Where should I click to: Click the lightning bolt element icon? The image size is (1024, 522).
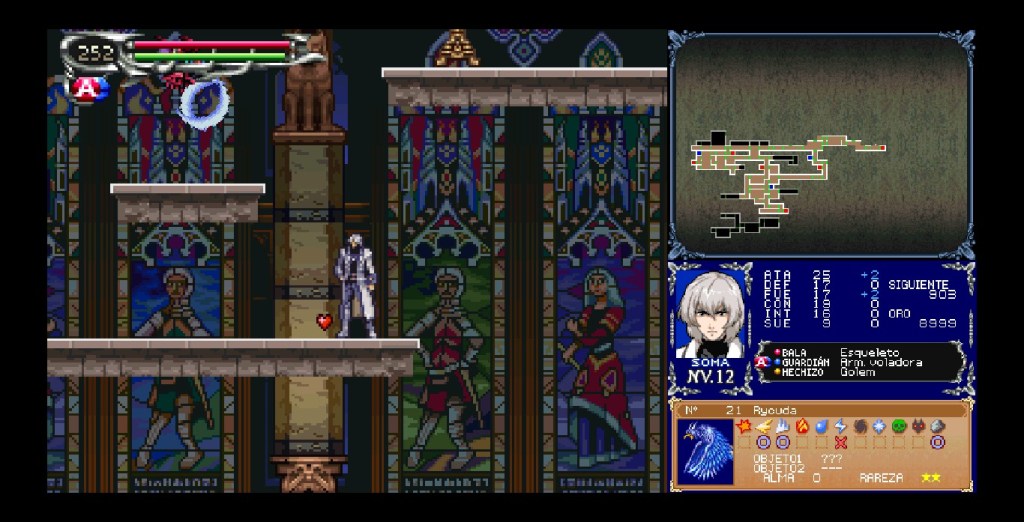pyautogui.click(x=840, y=426)
